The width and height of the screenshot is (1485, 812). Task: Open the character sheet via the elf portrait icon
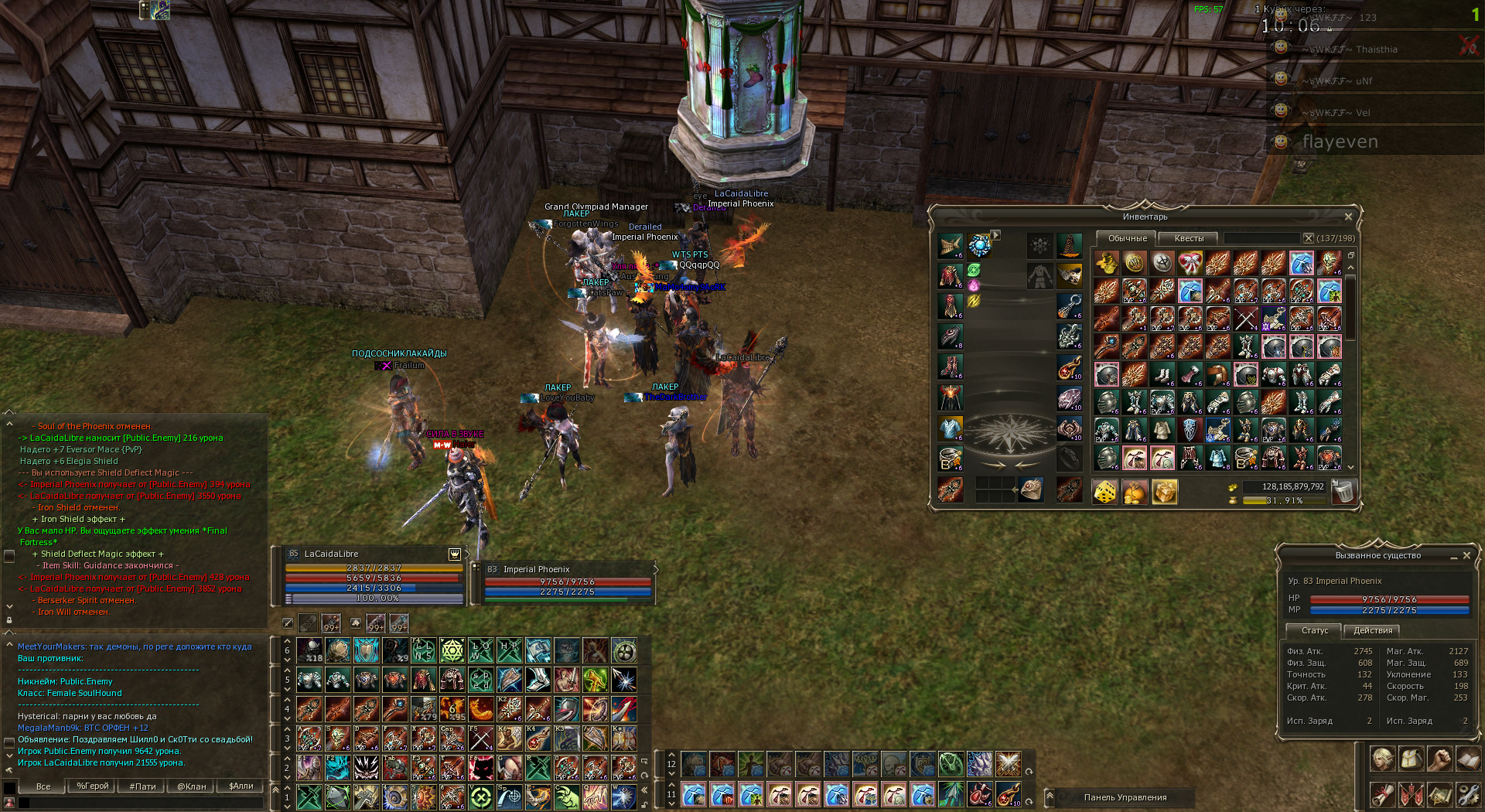(1382, 759)
